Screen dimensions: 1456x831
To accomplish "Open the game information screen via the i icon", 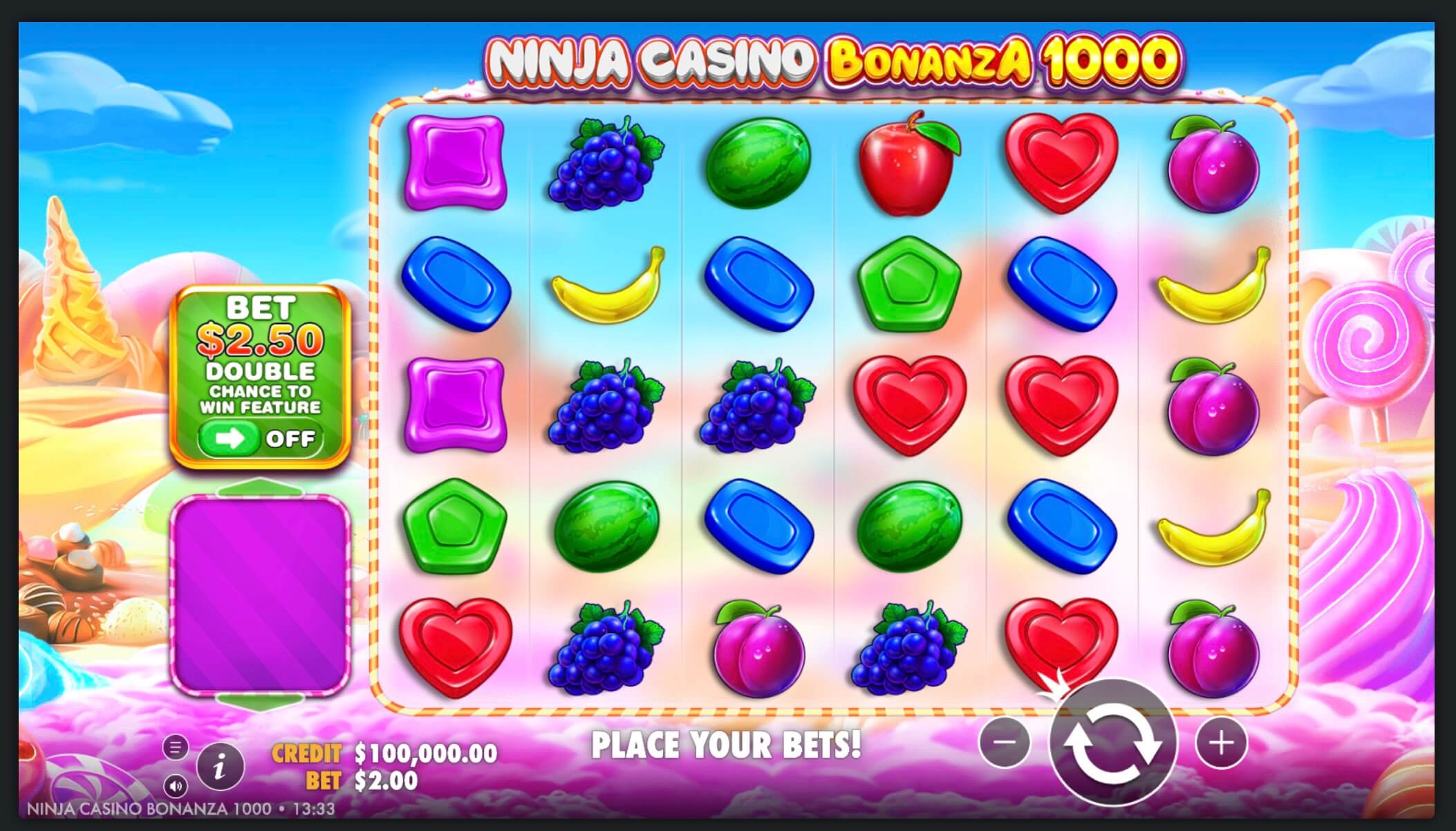I will tap(220, 764).
